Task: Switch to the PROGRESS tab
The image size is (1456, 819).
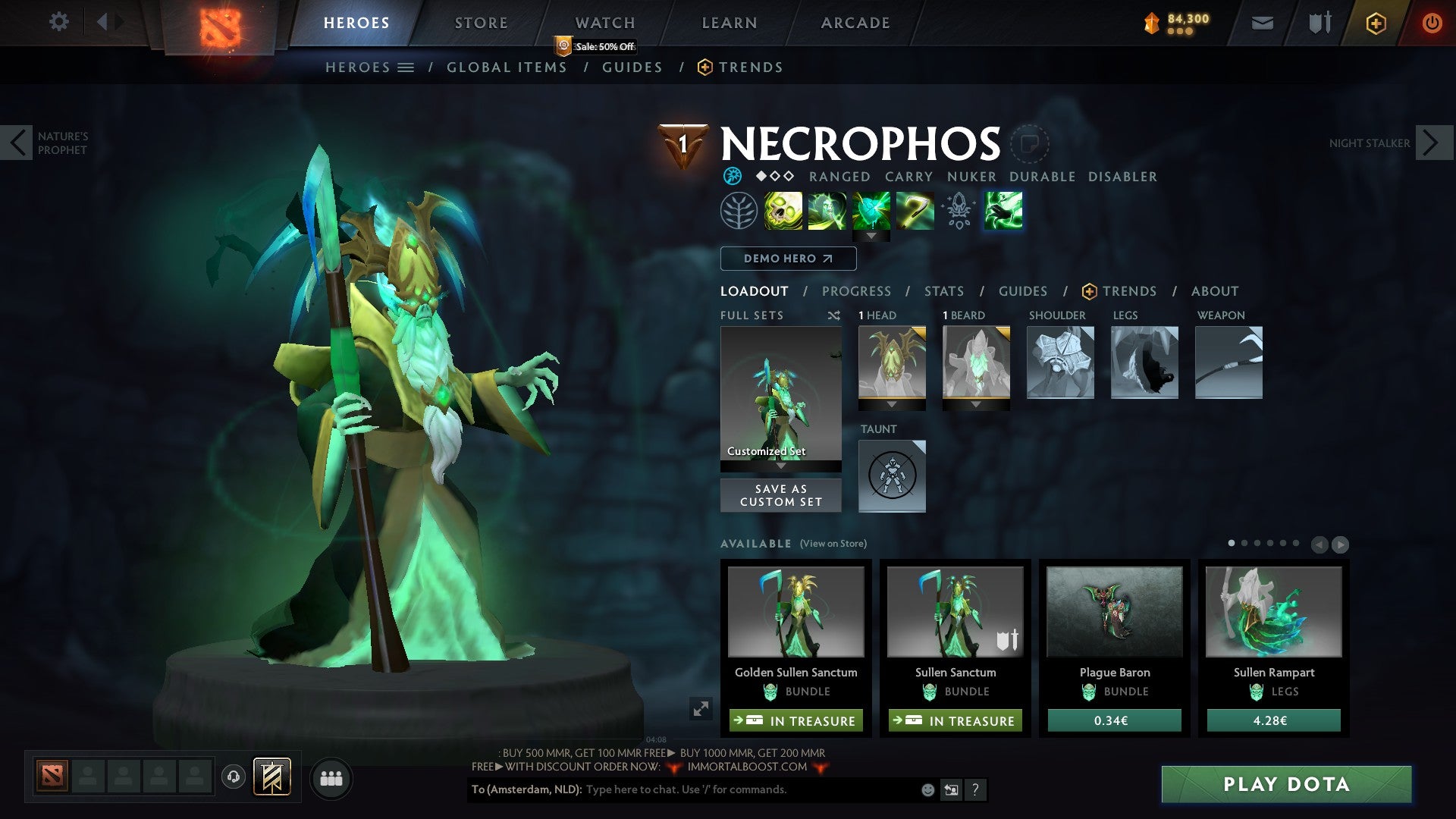Action: (x=856, y=291)
